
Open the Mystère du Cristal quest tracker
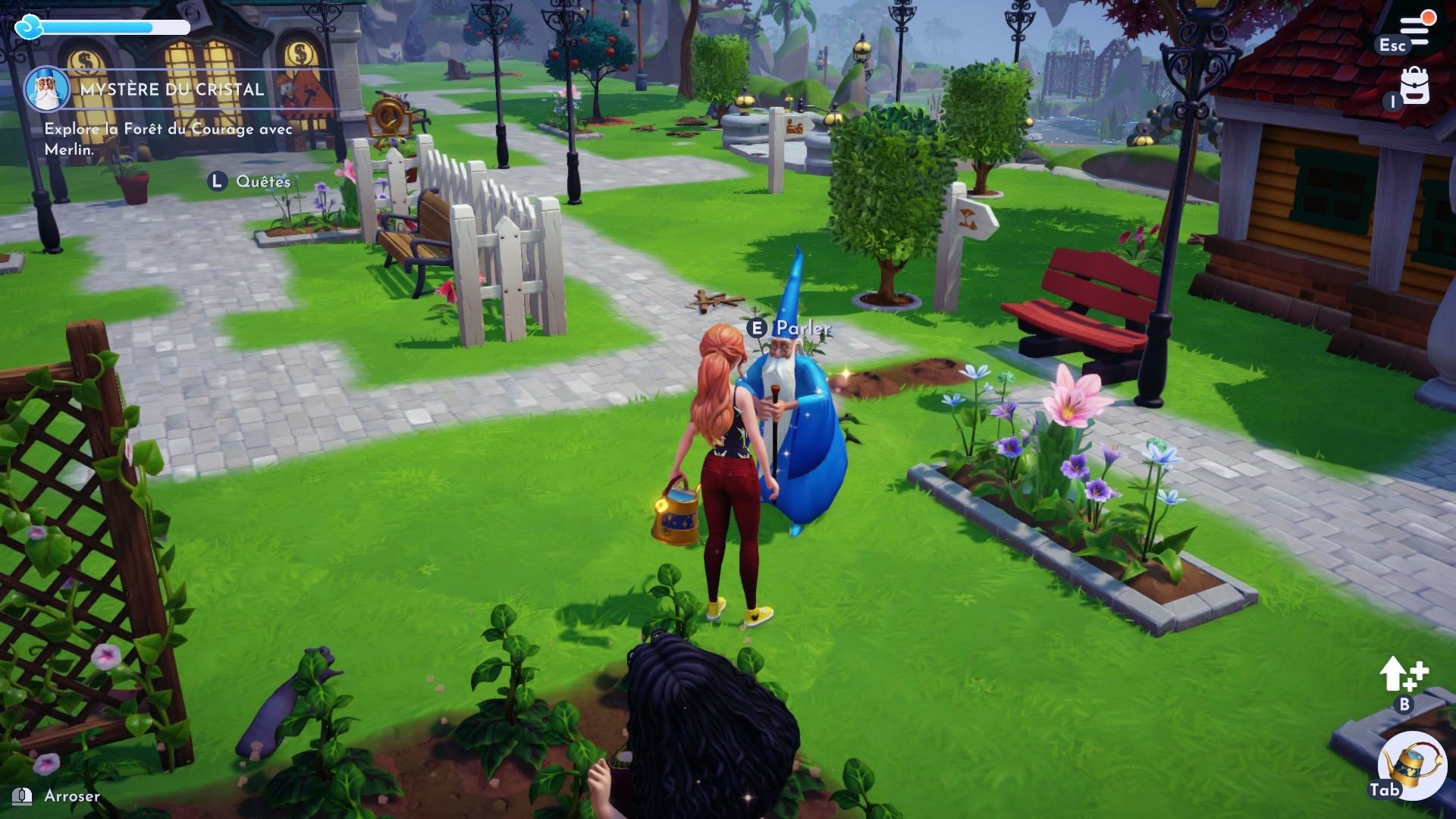173,89
